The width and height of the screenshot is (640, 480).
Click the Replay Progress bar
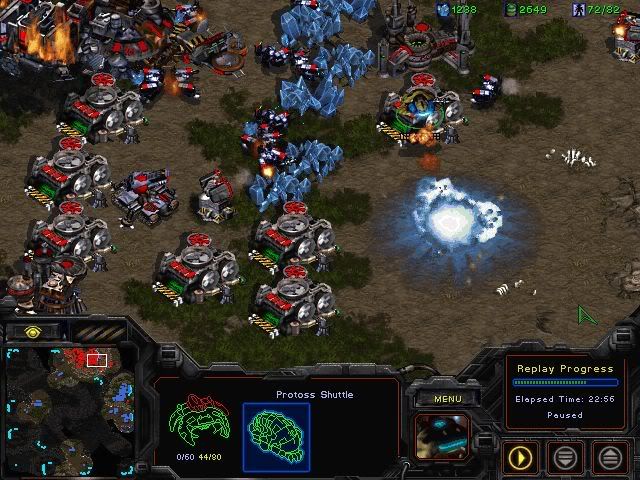coord(565,382)
